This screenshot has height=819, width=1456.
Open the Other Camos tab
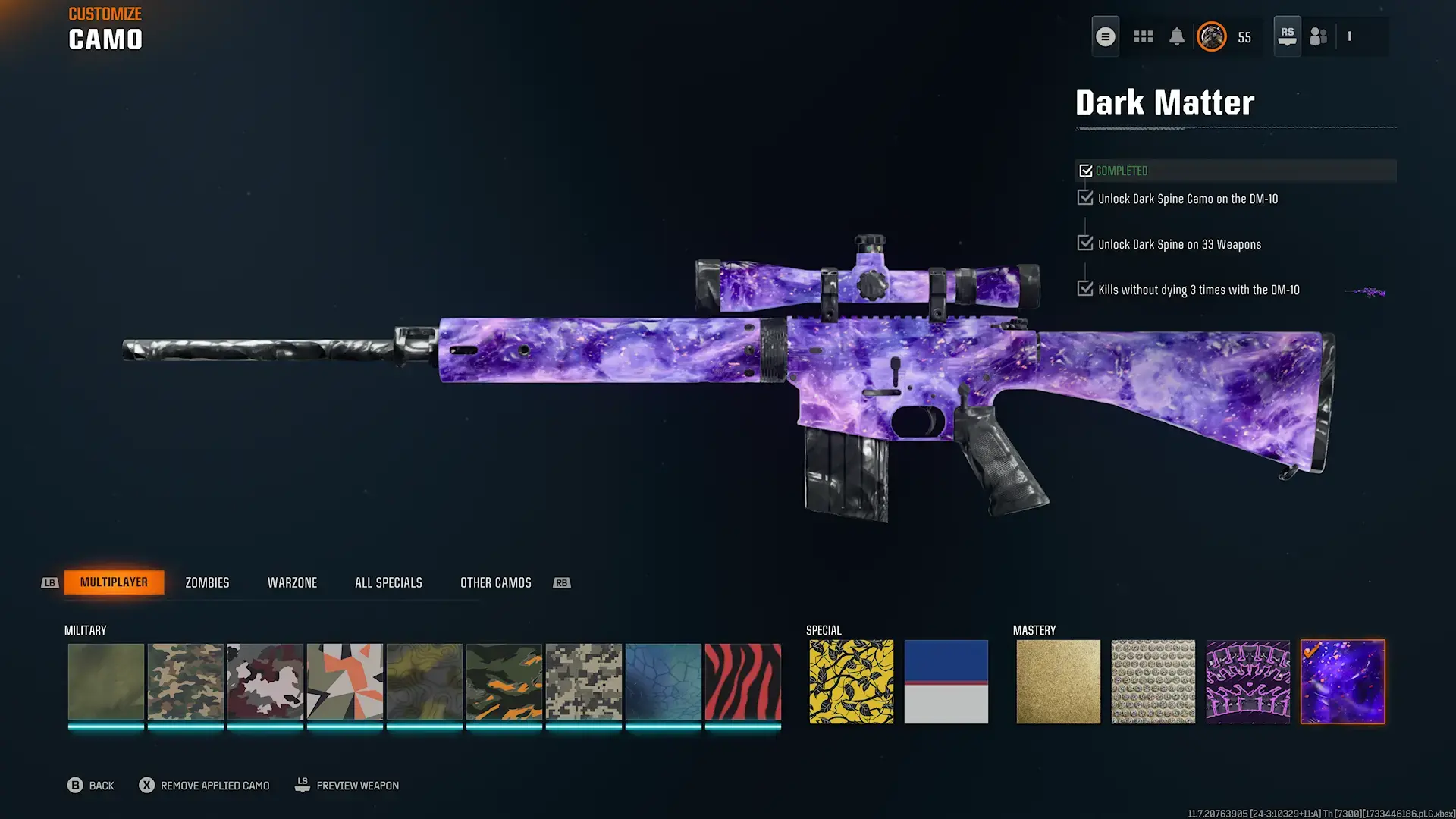495,582
